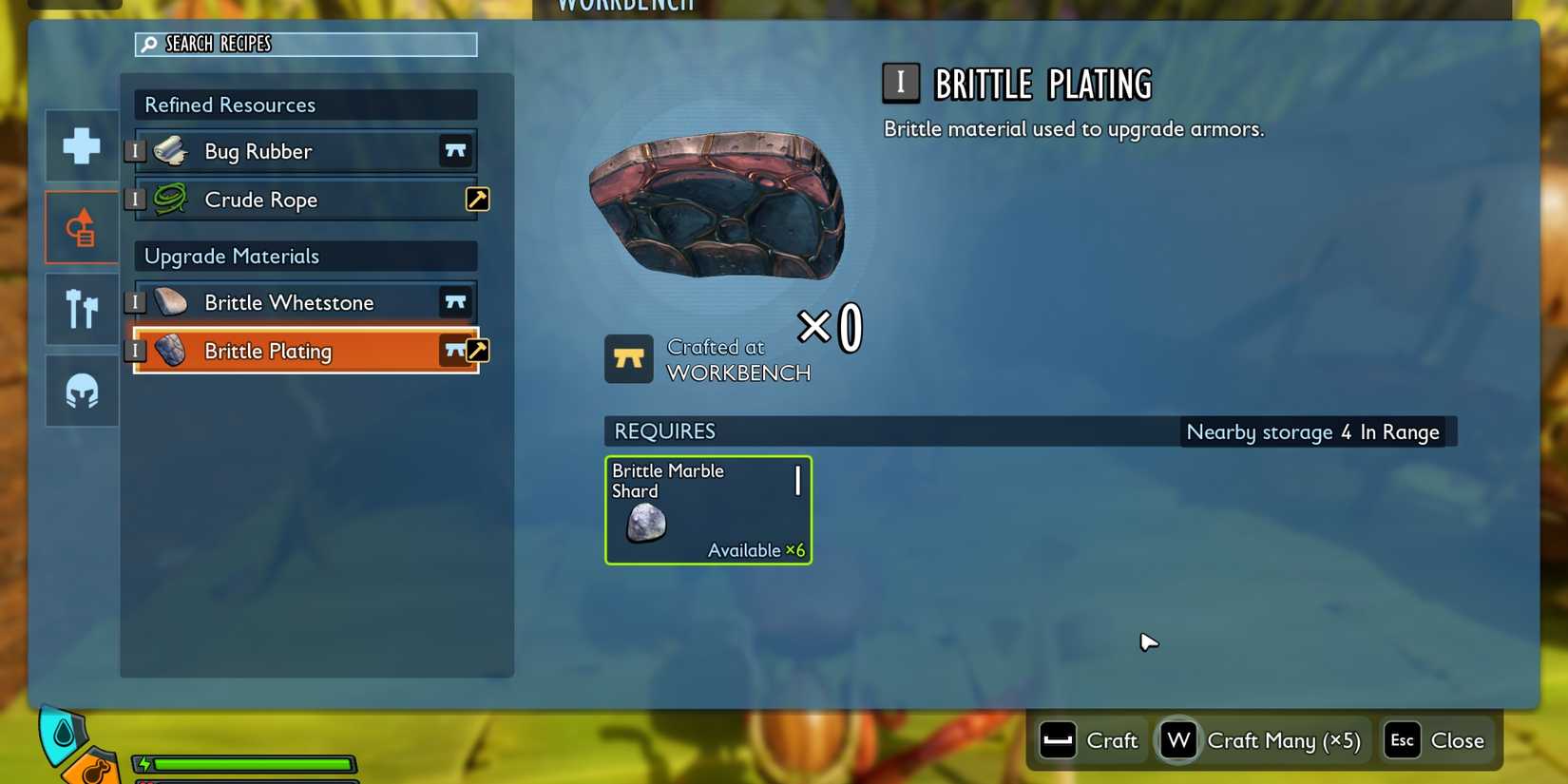Viewport: 1568px width, 784px height.
Task: Click the hammer icon next to Crude Rope
Action: pos(478,199)
